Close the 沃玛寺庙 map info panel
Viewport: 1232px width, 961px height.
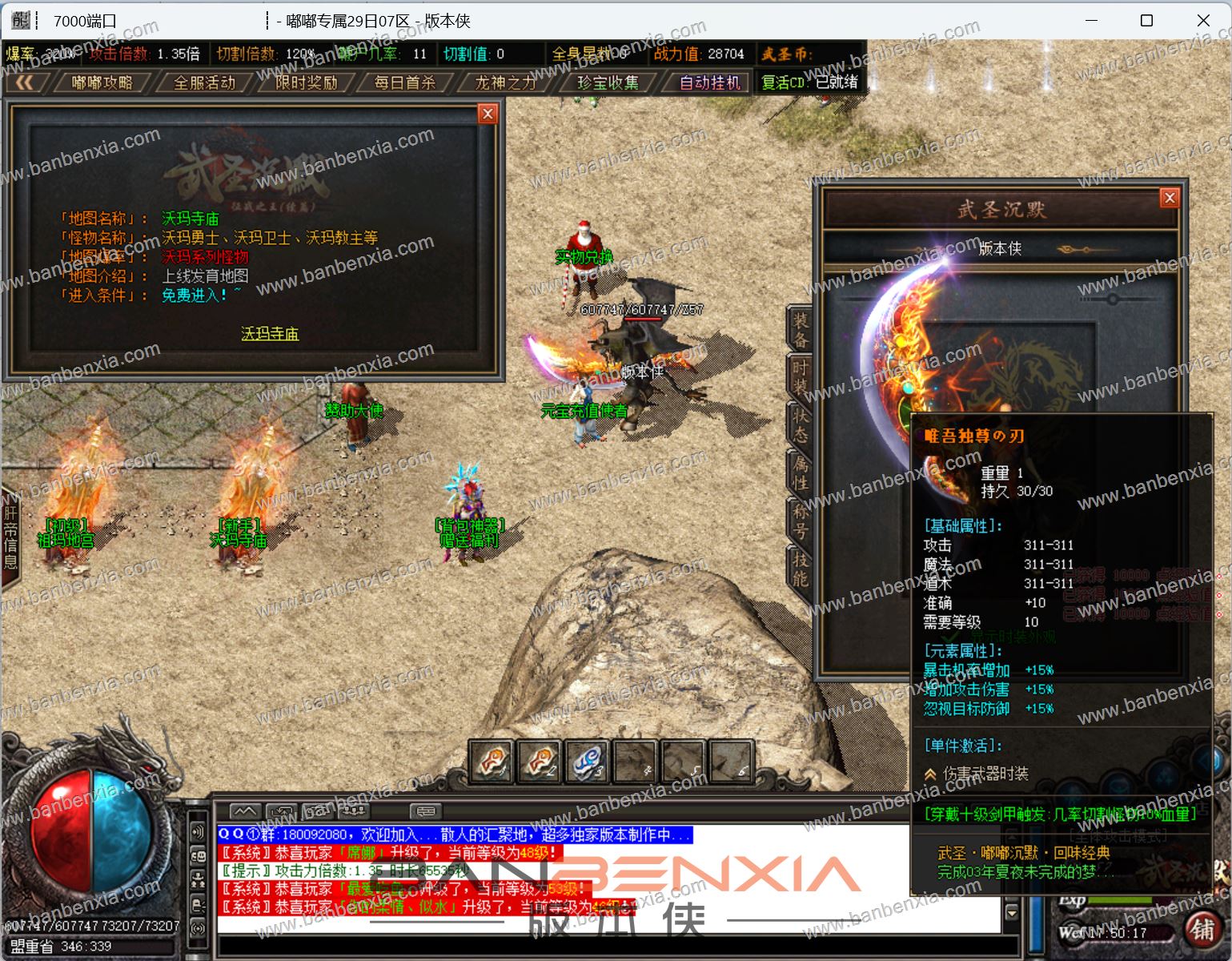tap(488, 114)
